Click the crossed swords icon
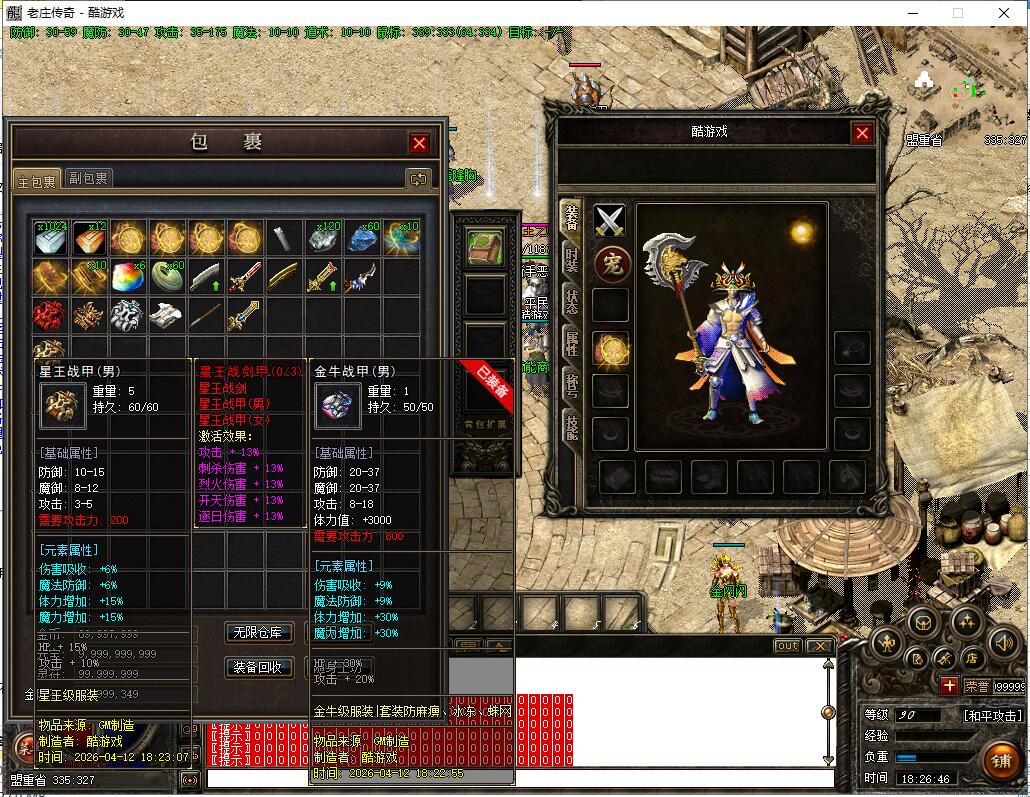The image size is (1030, 797). 610,221
